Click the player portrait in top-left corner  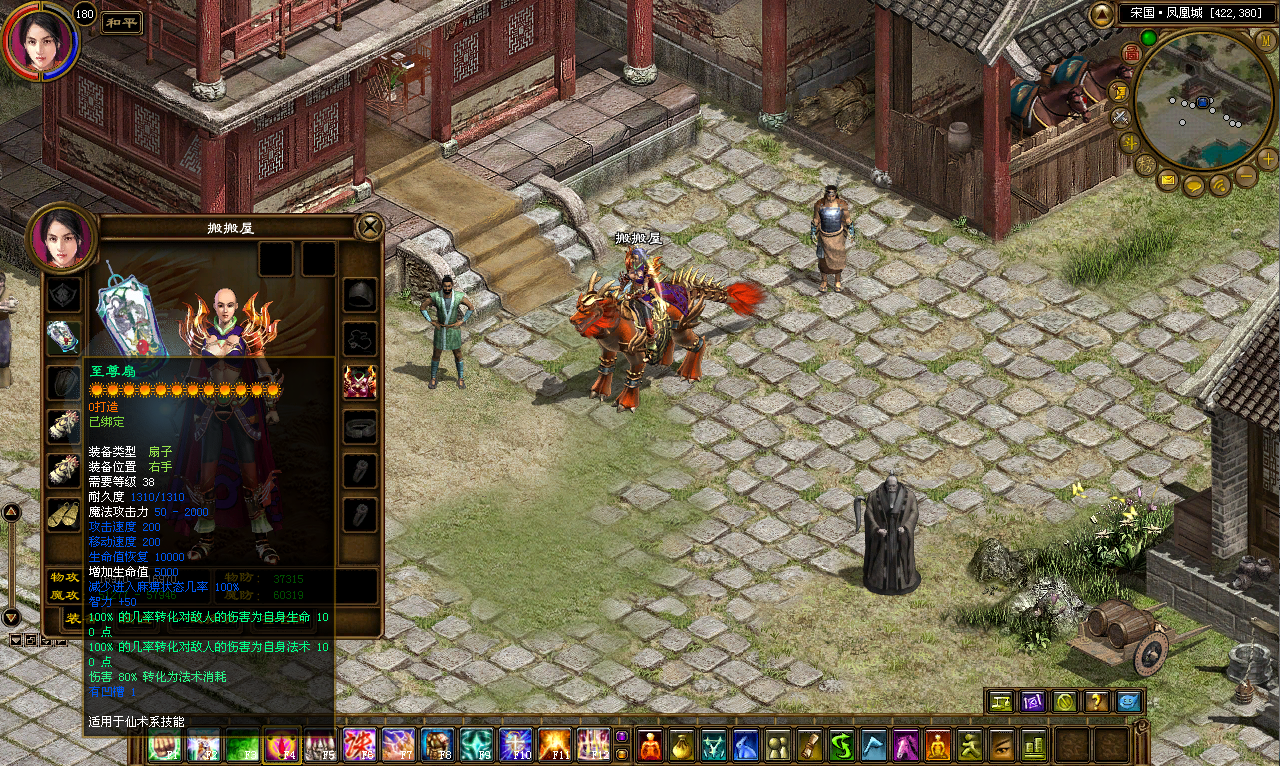click(40, 40)
